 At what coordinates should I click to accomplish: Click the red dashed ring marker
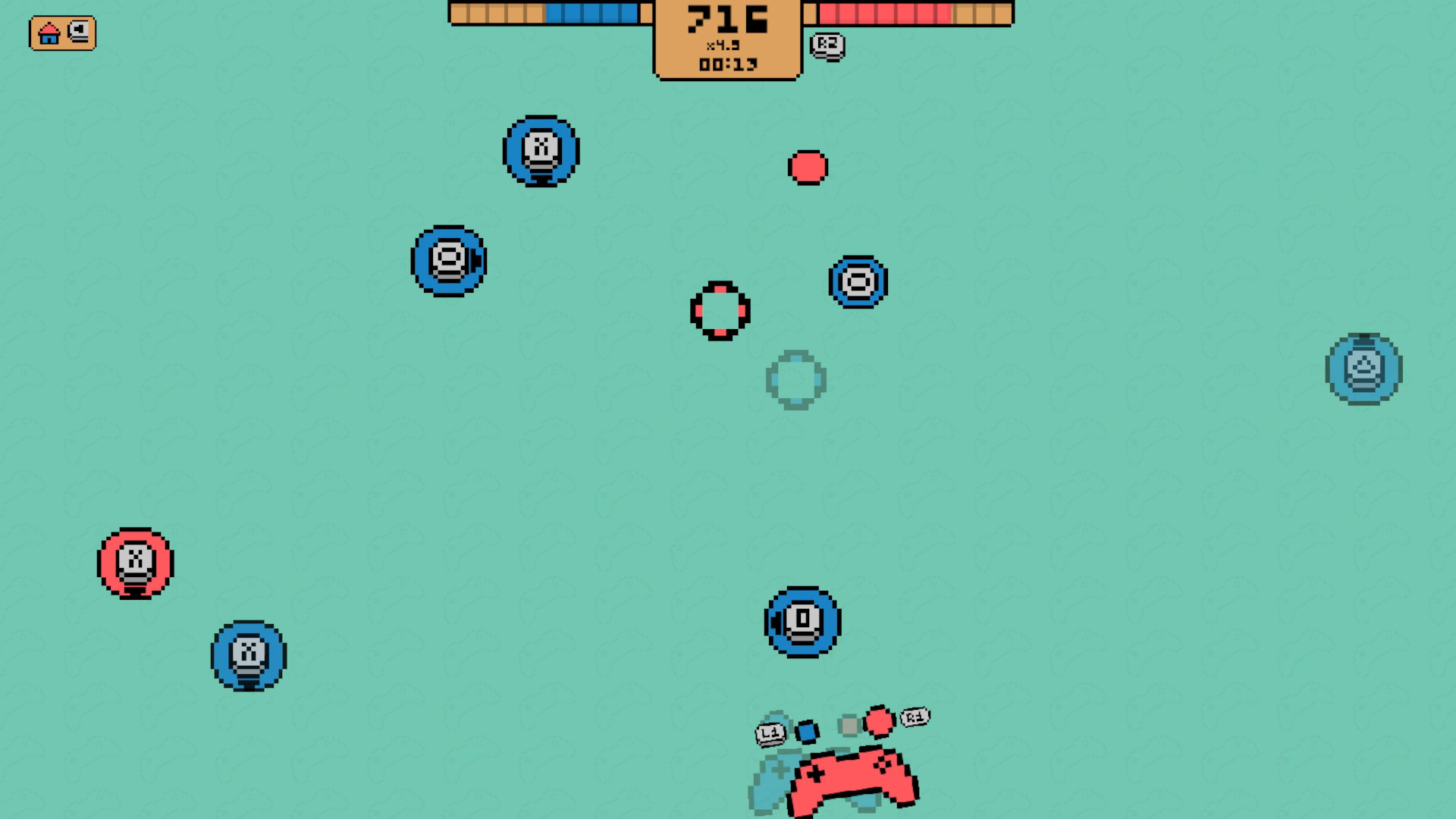tap(719, 311)
